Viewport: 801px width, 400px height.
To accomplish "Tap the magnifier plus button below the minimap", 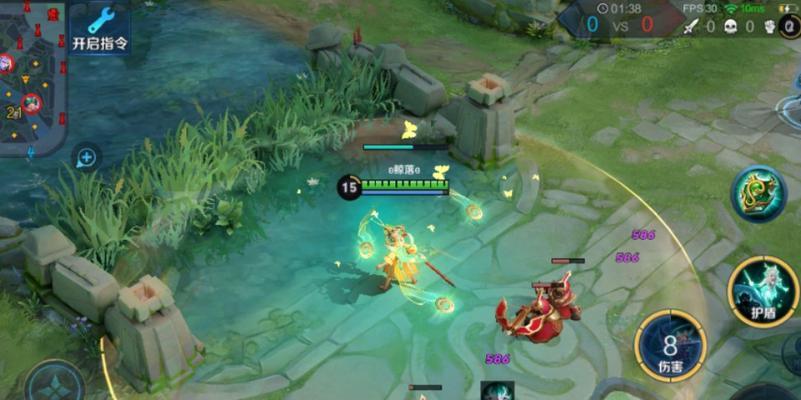I will [87, 157].
